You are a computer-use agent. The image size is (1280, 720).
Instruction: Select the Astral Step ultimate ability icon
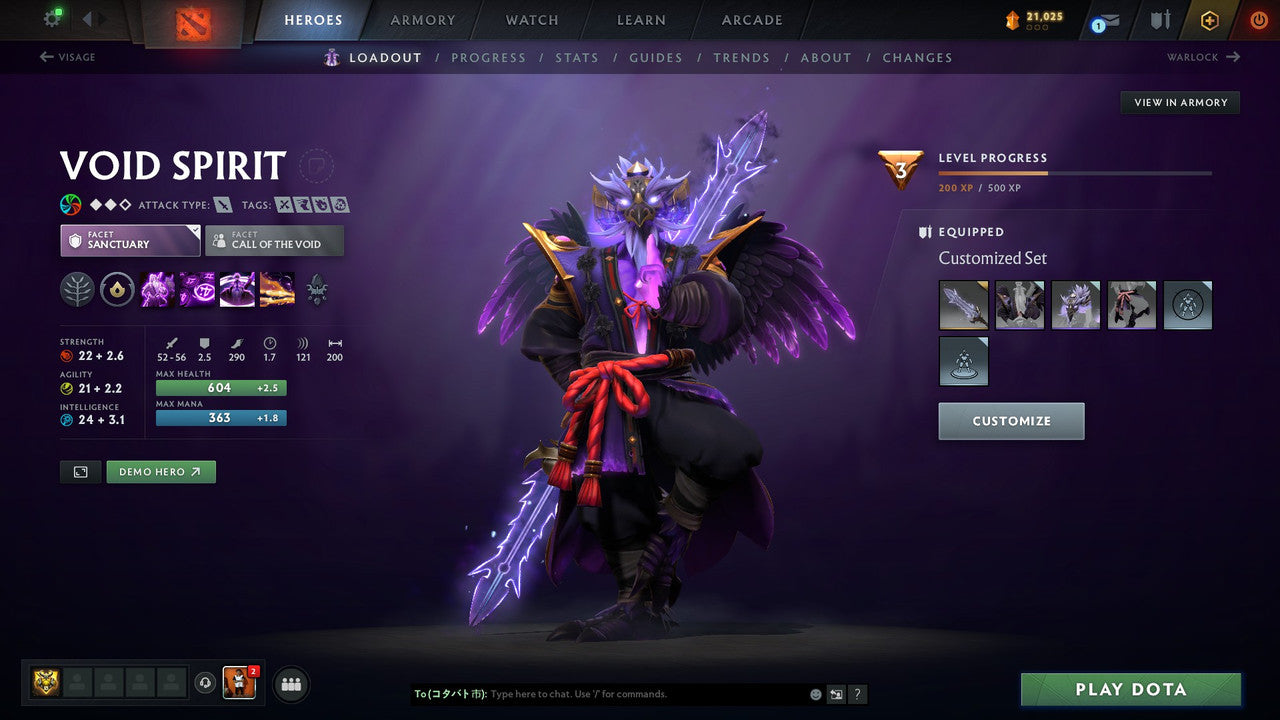pos(277,290)
